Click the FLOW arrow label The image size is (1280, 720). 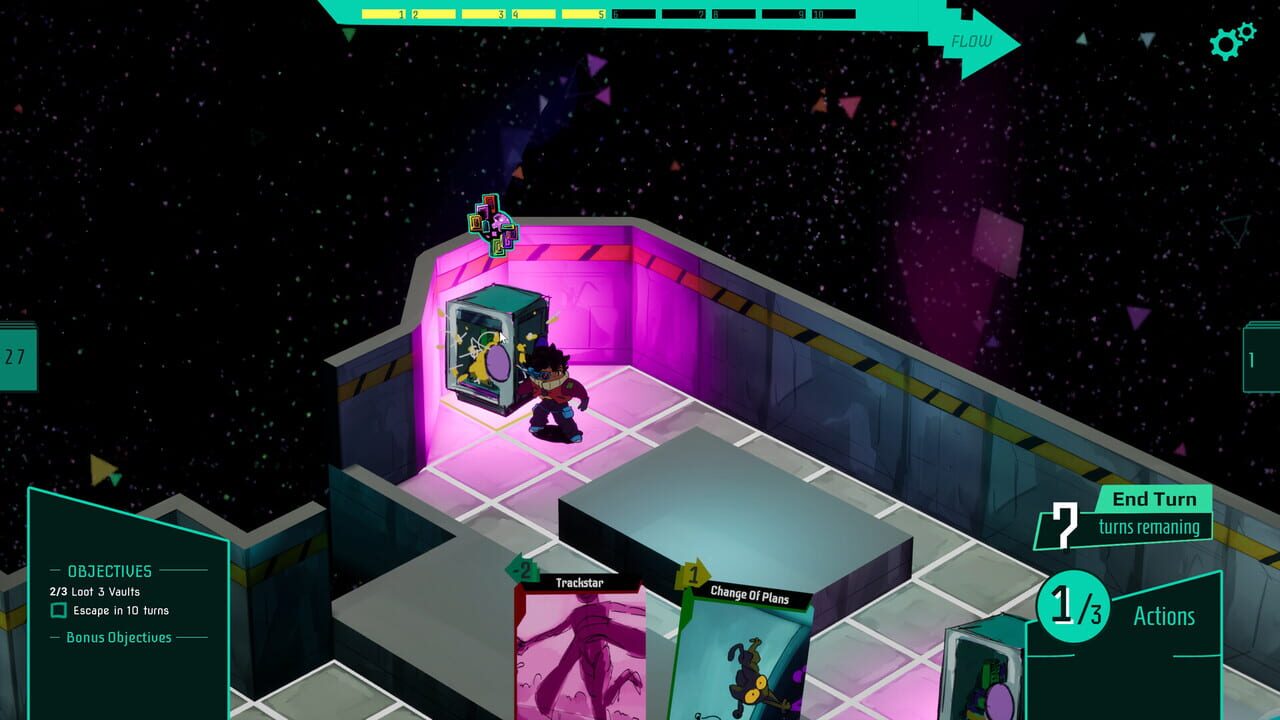tap(972, 42)
